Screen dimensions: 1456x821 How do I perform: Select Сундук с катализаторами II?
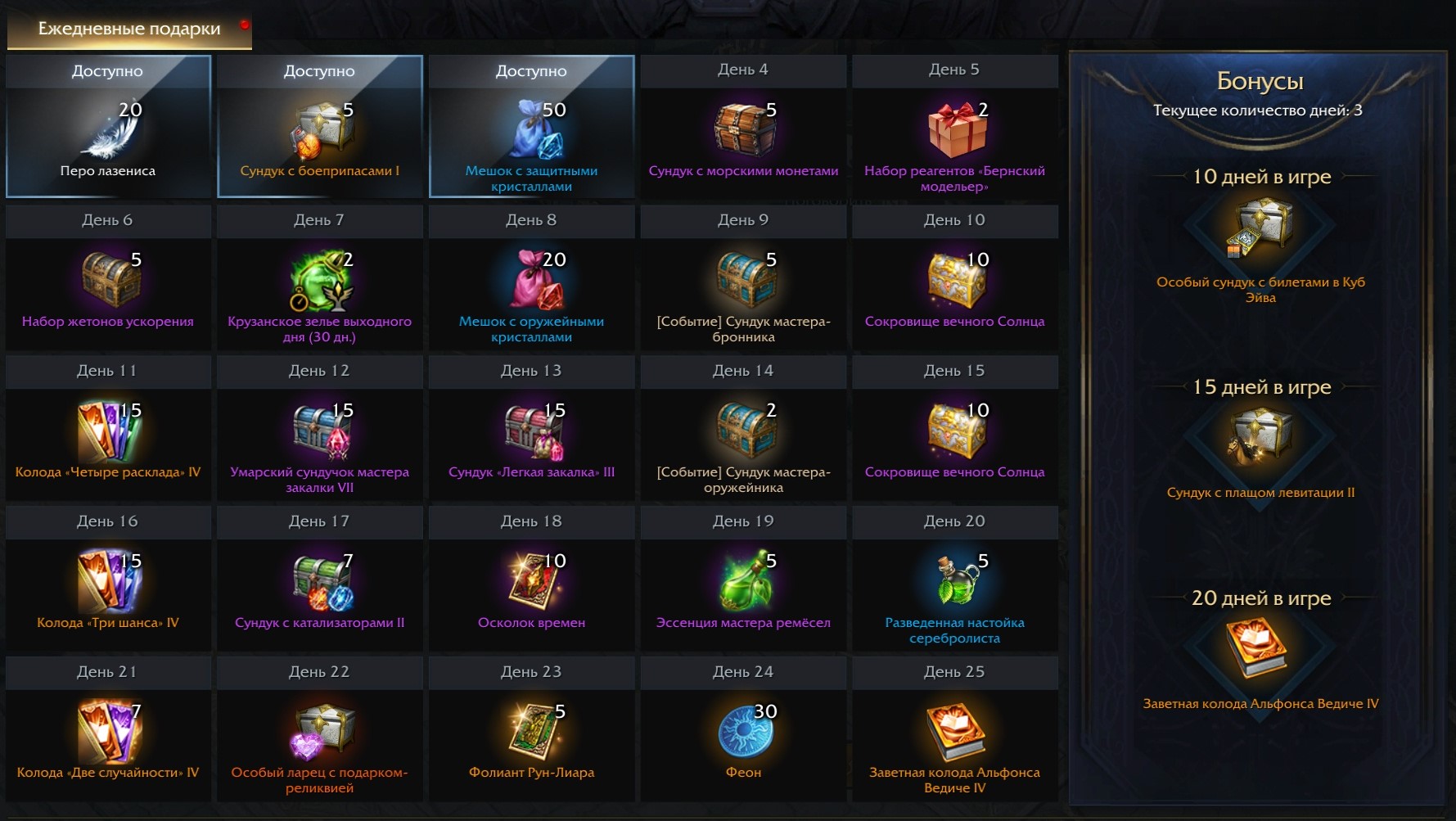(320, 583)
